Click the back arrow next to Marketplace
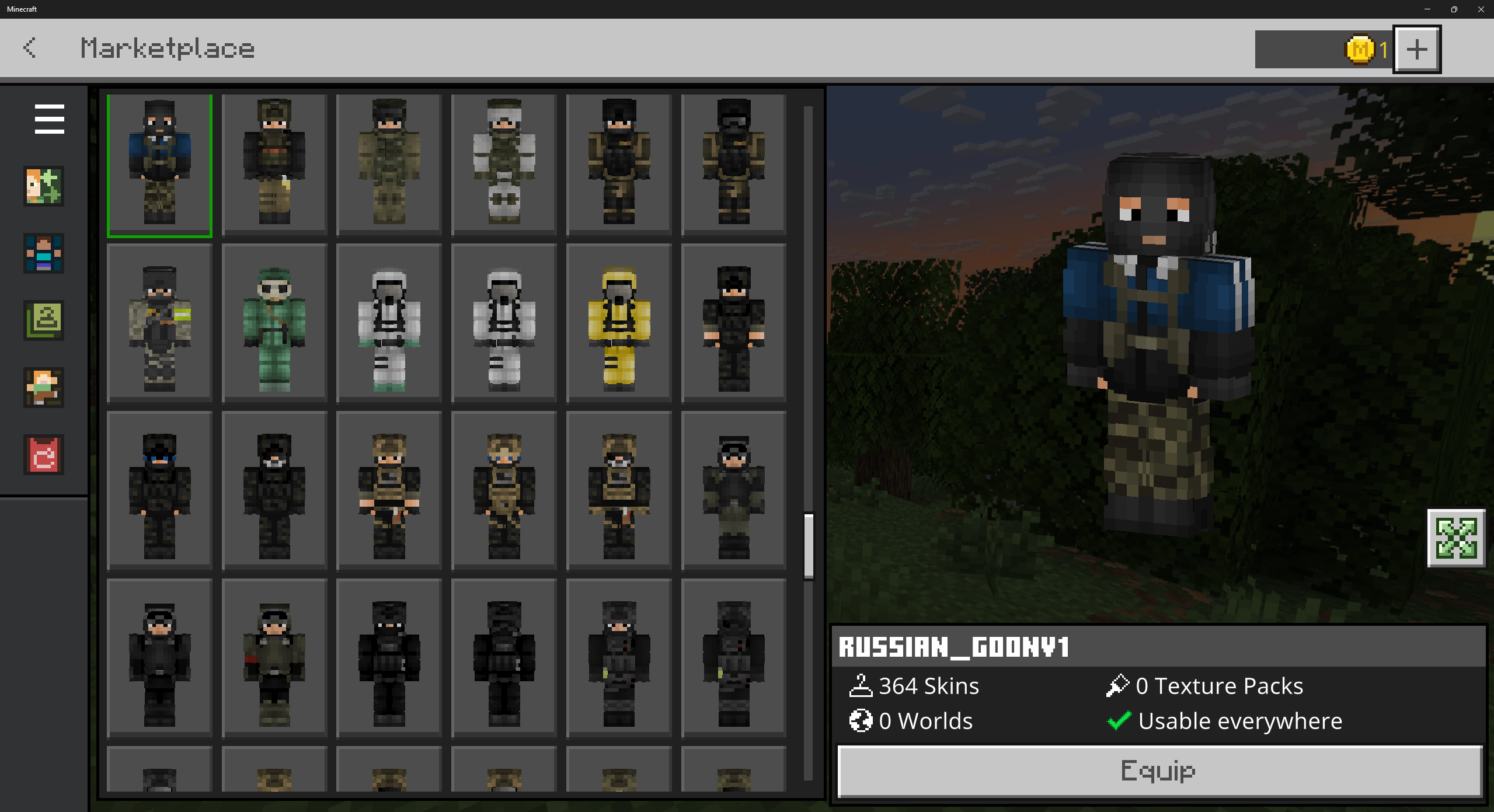 30,48
